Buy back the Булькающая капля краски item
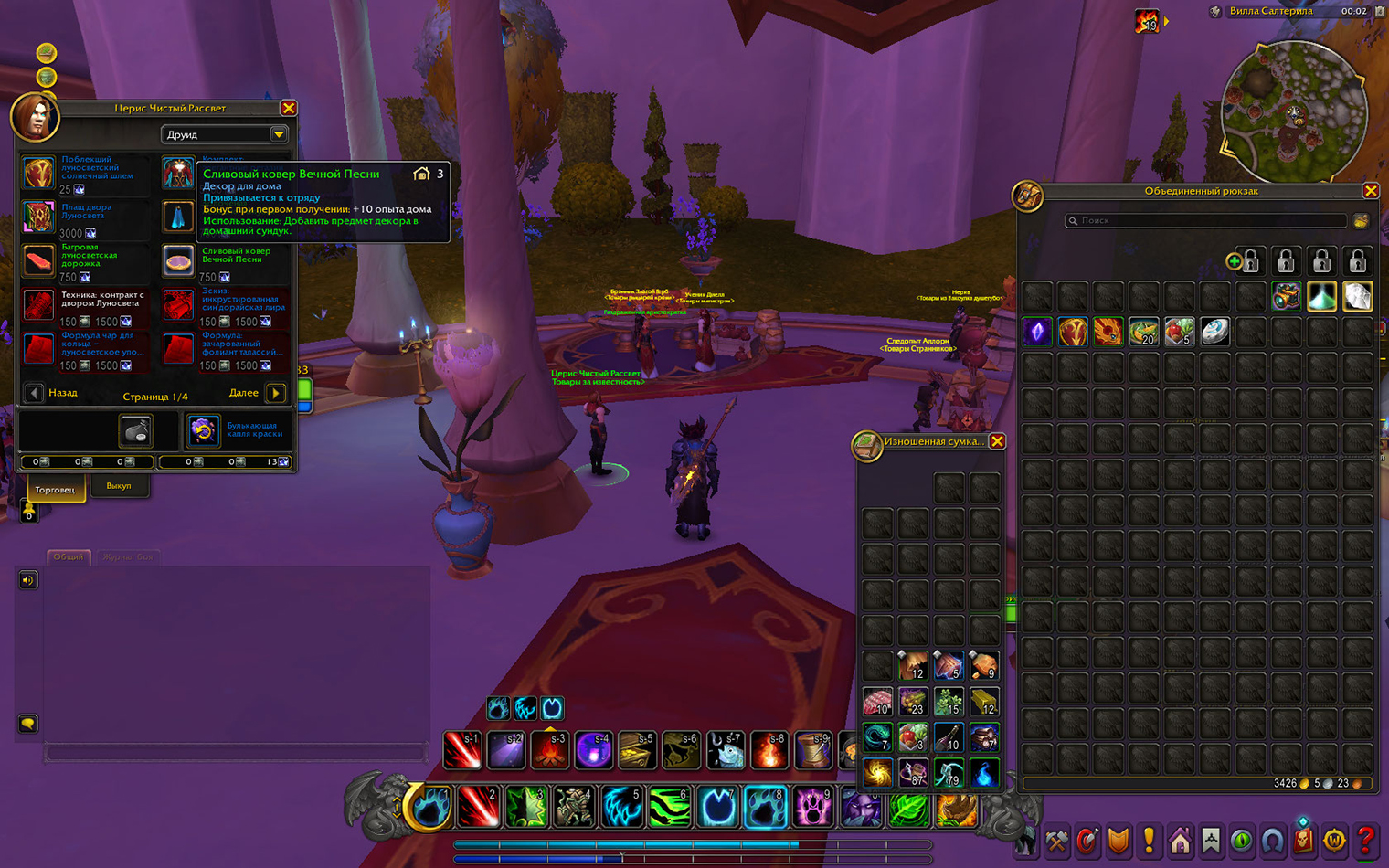 [203, 429]
